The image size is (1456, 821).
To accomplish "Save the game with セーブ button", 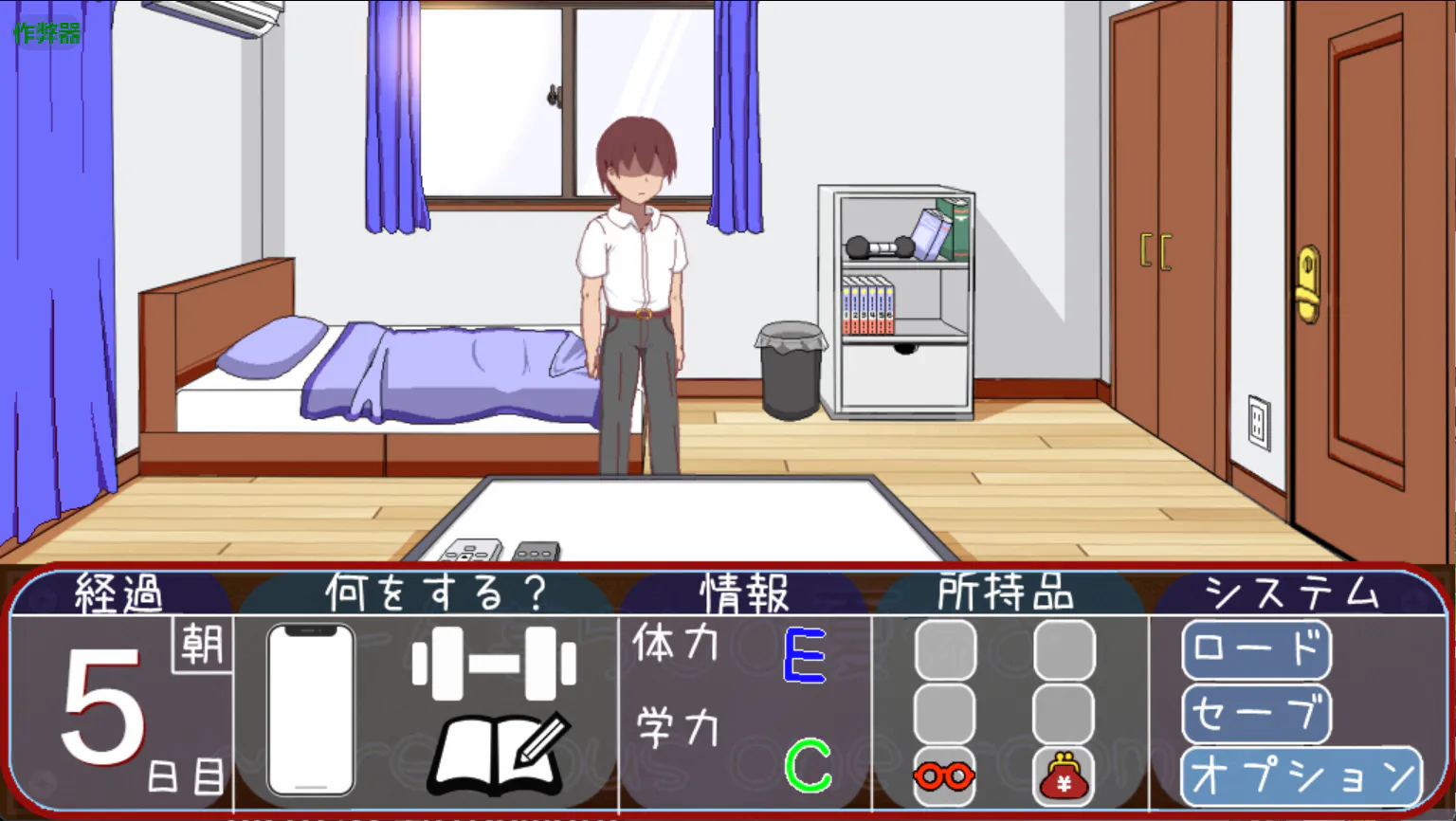I will pyautogui.click(x=1256, y=713).
